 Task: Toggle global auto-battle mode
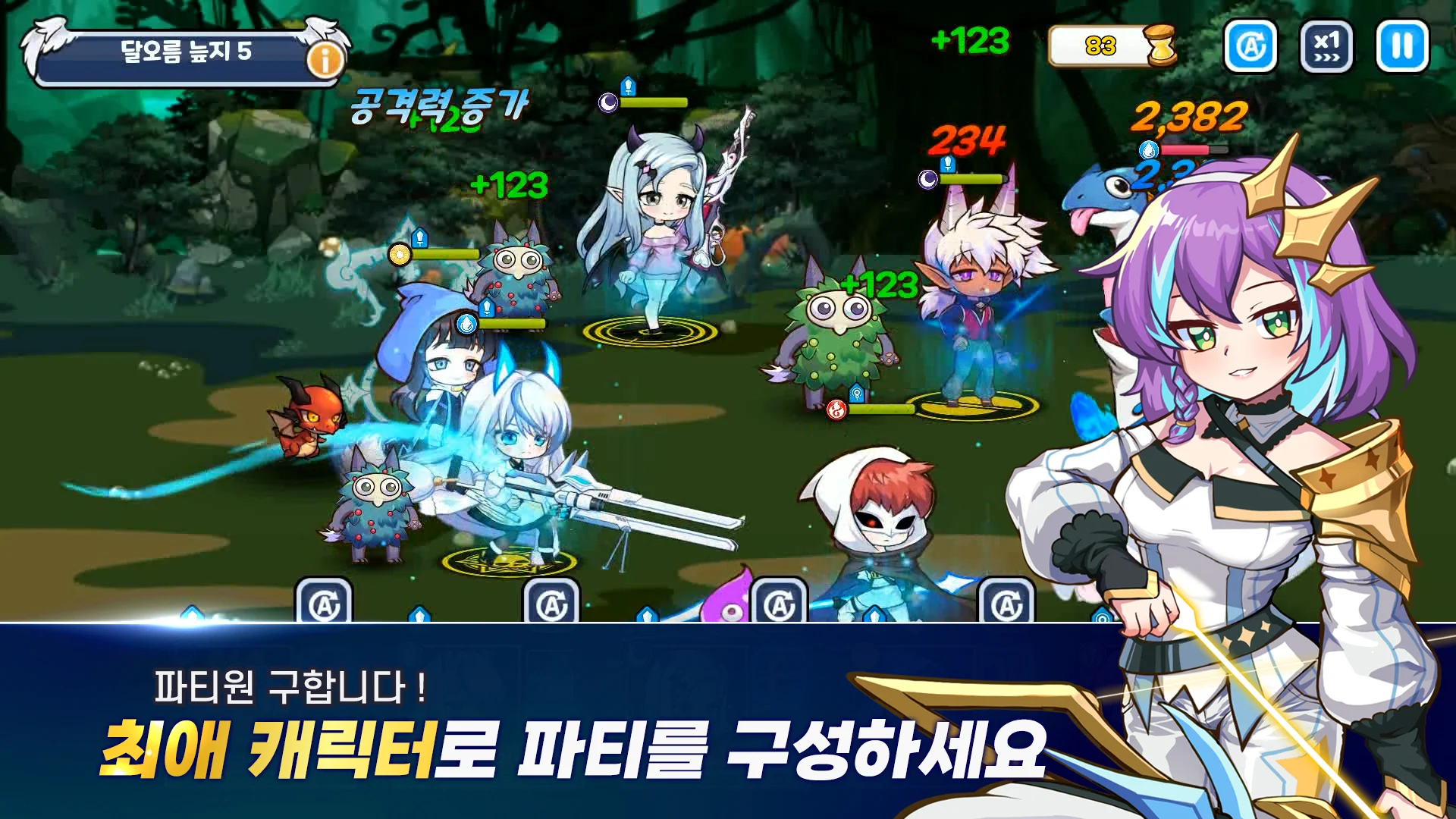1252,46
